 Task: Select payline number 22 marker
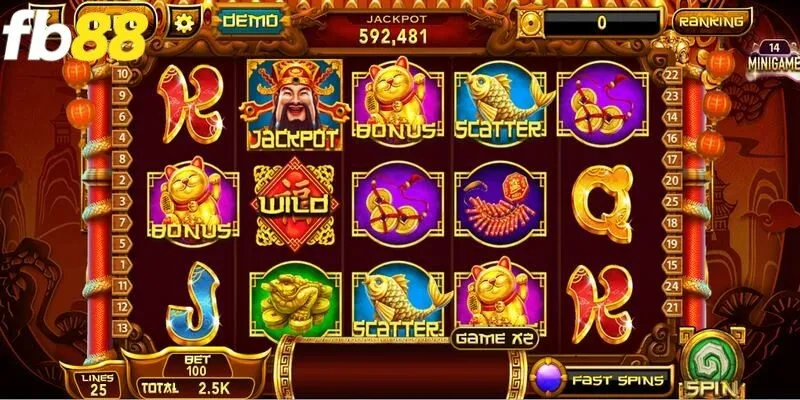tap(671, 73)
